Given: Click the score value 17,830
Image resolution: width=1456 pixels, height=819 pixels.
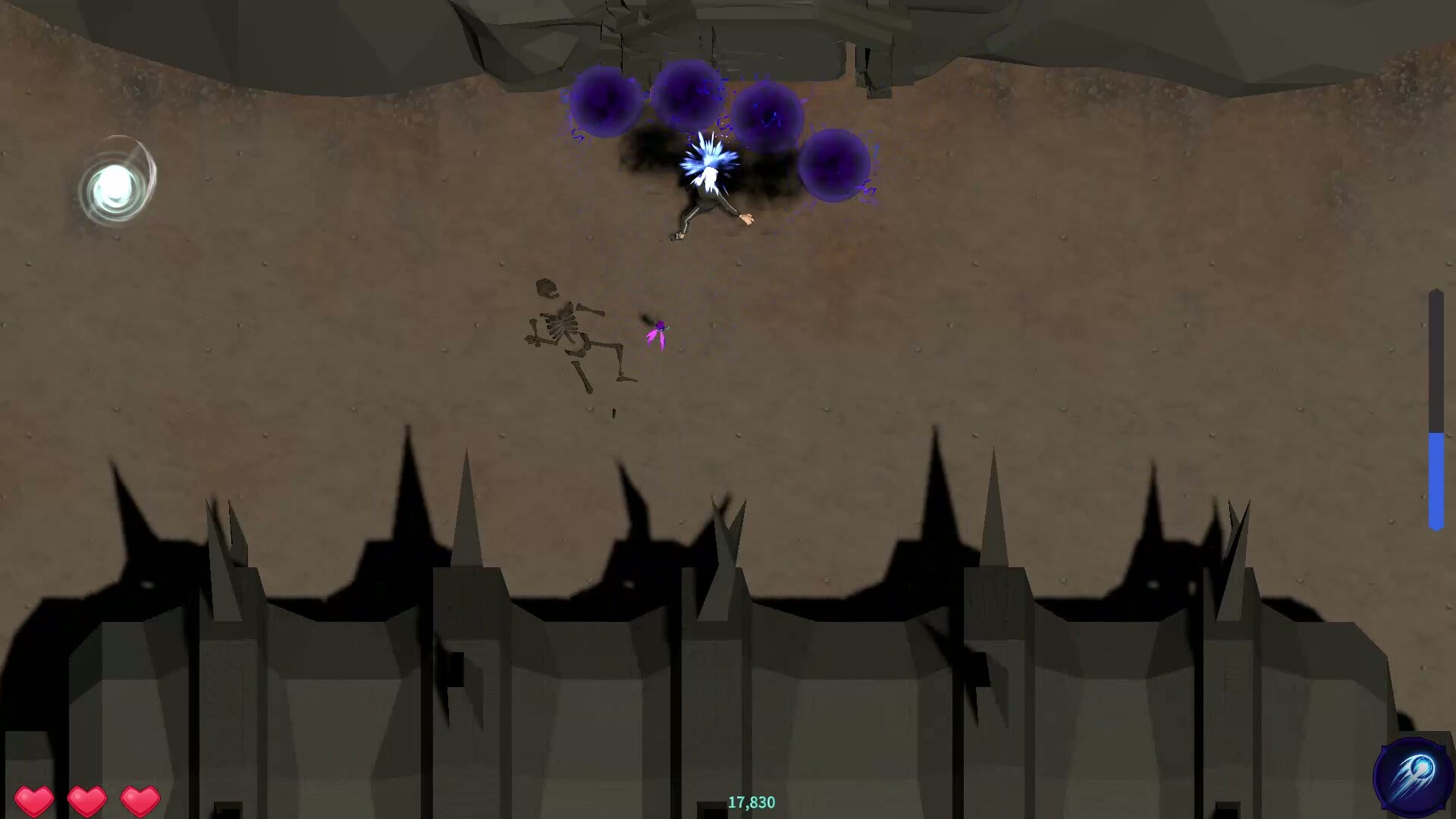Looking at the screenshot, I should (751, 802).
